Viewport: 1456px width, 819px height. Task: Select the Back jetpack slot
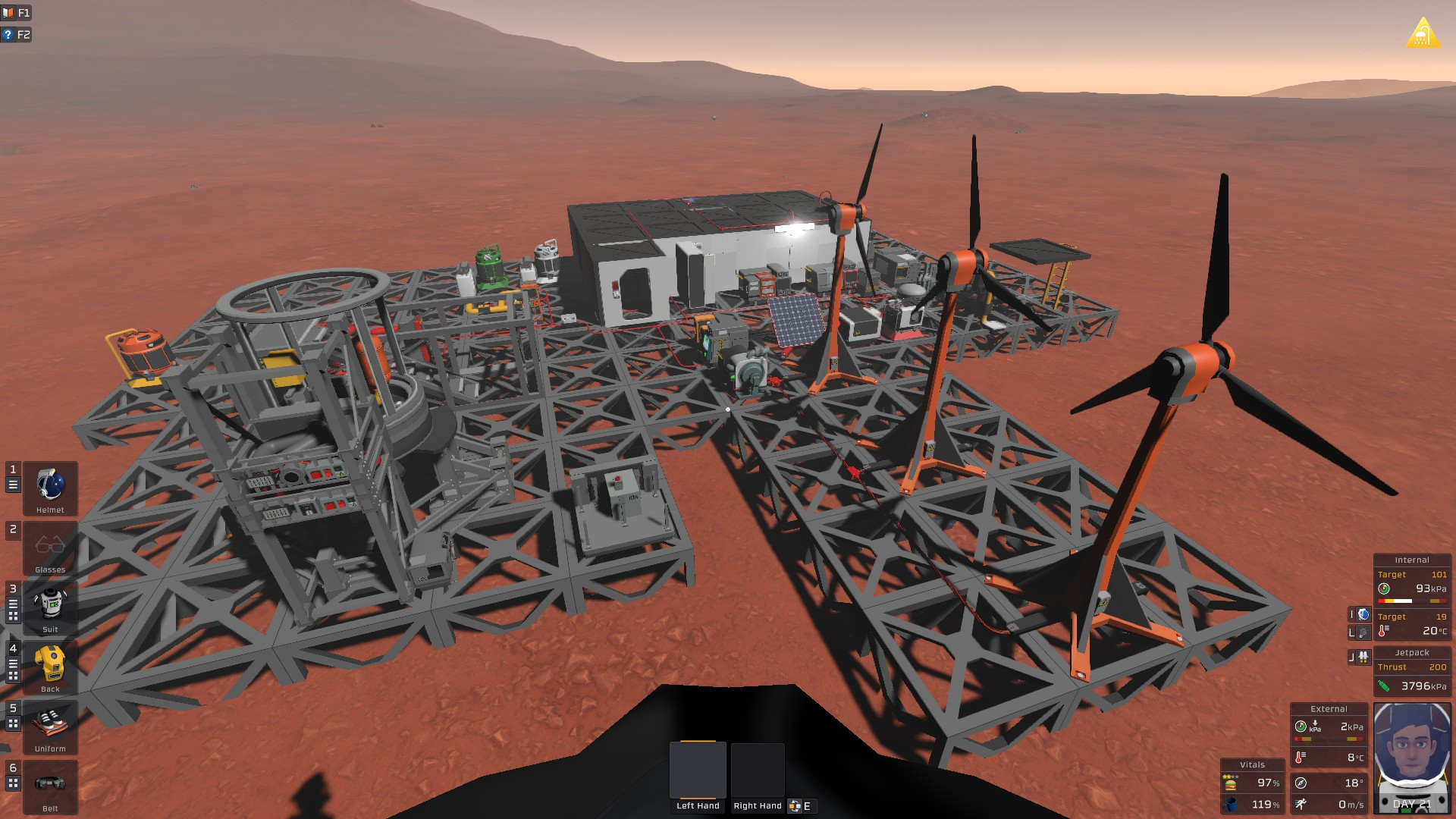pyautogui.click(x=50, y=667)
